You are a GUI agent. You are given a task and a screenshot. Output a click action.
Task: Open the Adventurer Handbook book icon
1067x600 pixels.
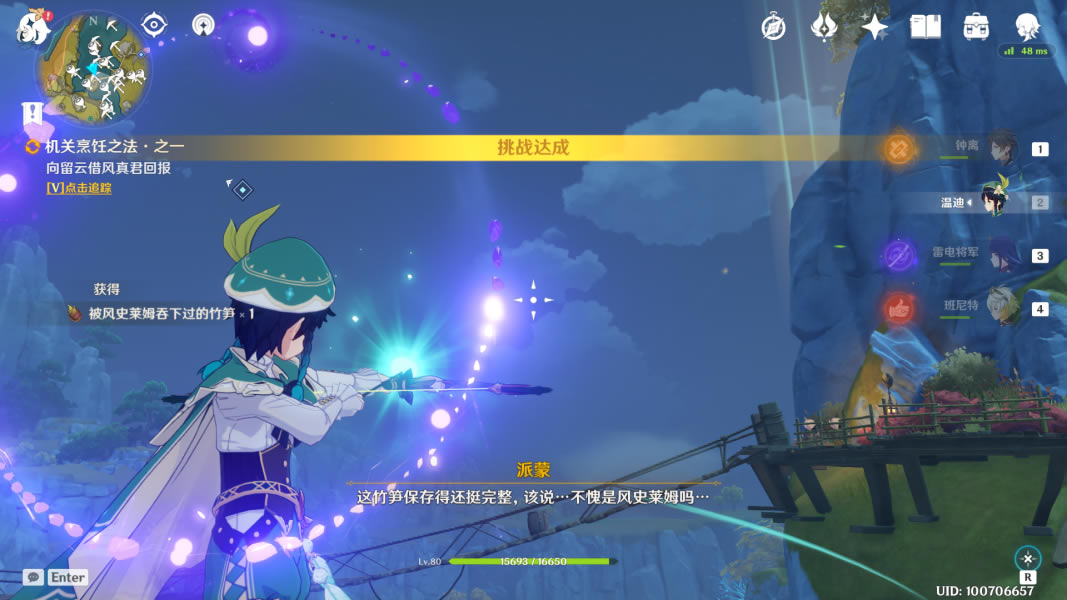point(925,27)
